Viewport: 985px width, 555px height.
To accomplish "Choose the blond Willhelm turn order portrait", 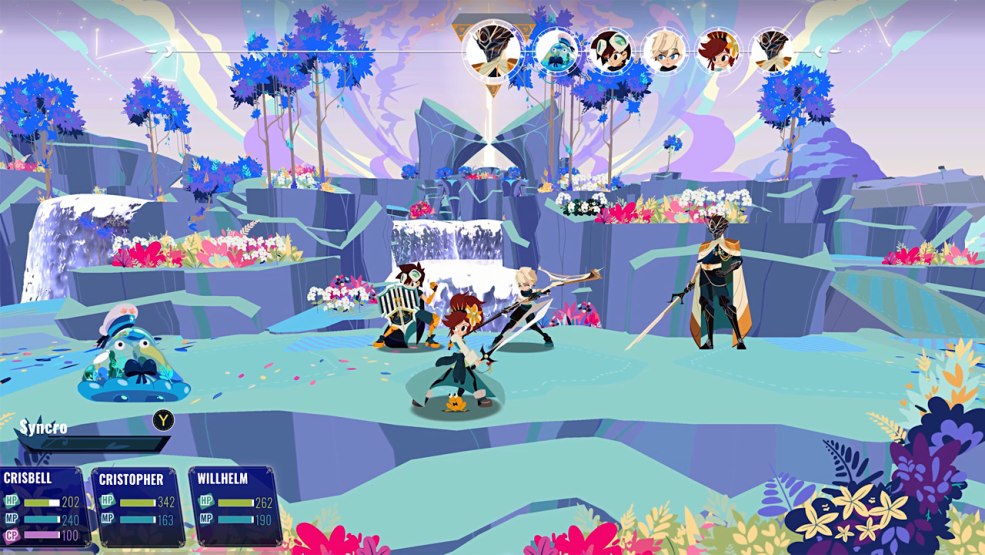I will point(662,50).
